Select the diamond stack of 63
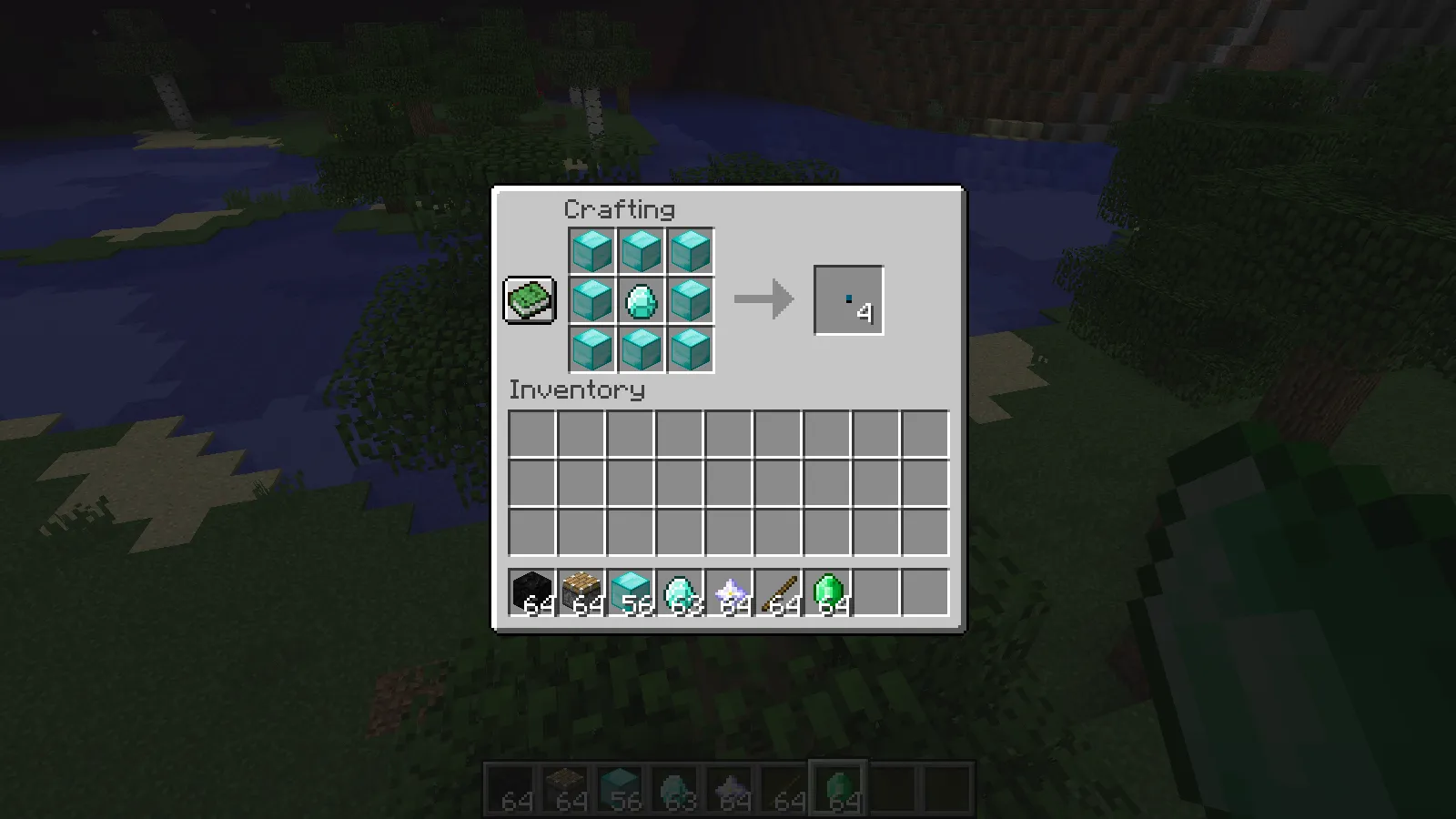This screenshot has height=819, width=1456. pos(682,591)
